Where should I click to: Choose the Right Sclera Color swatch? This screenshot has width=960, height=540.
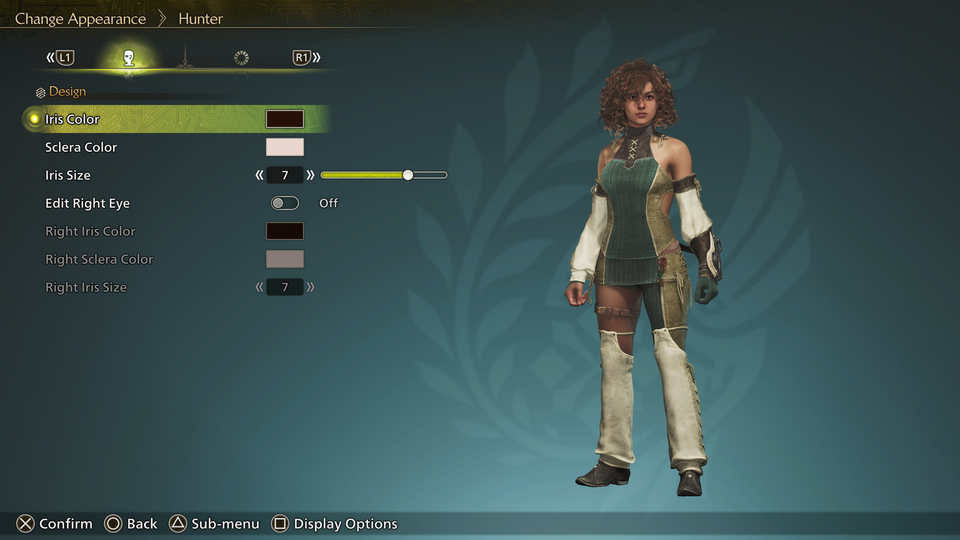284,259
